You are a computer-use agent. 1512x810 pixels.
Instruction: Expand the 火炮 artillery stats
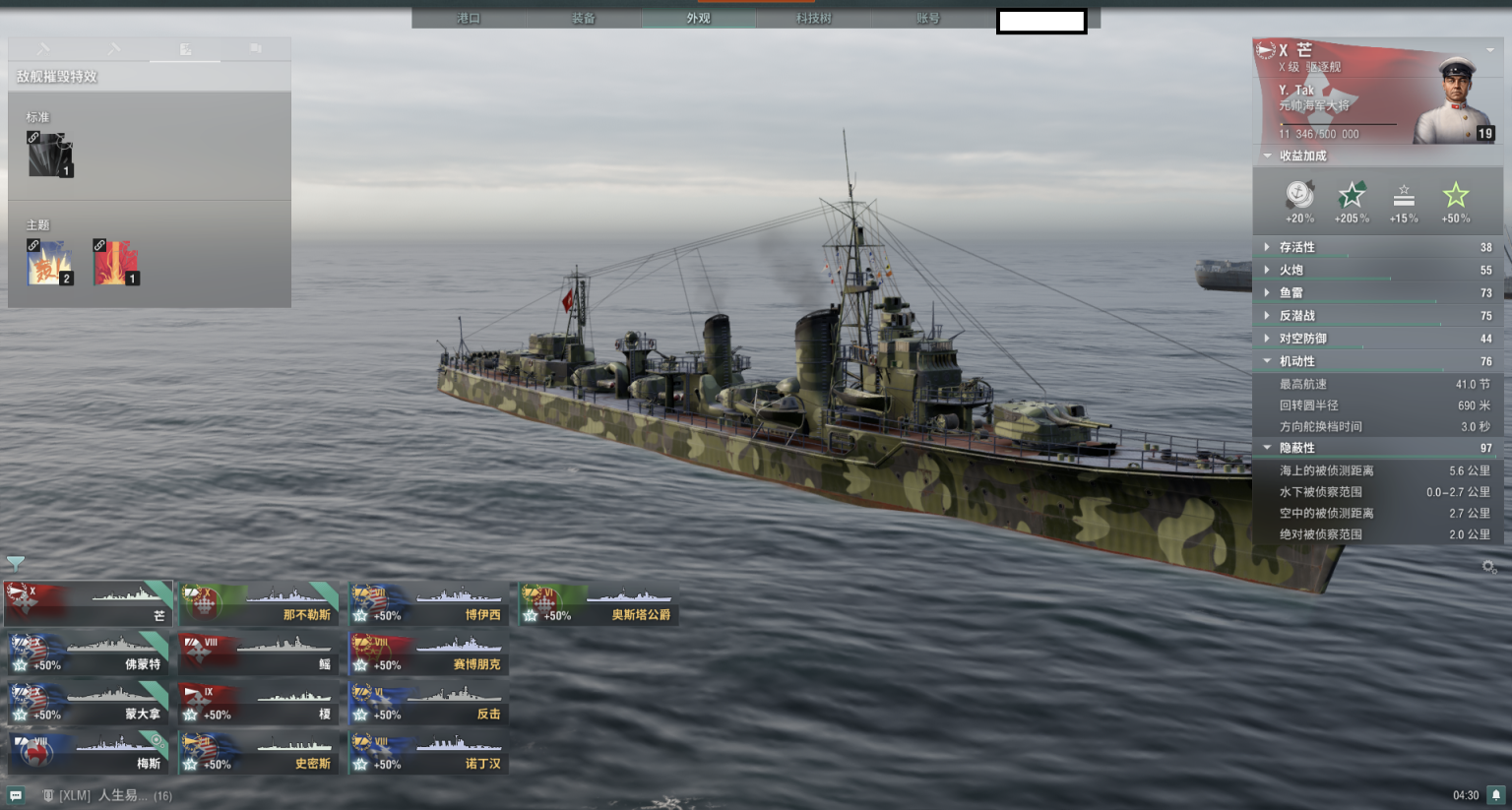tap(1291, 270)
